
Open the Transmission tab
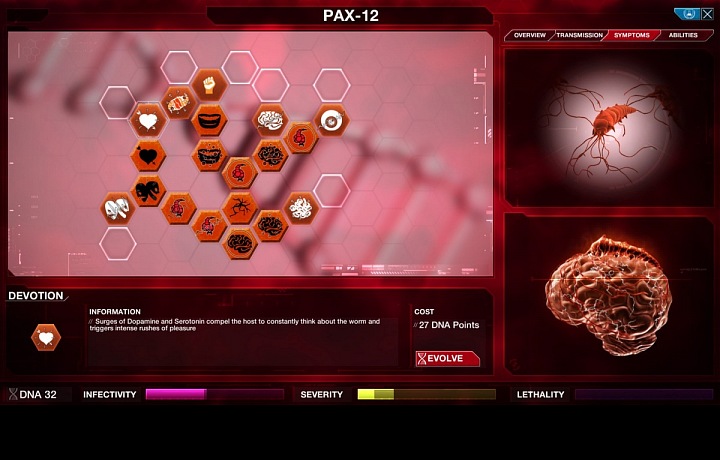coord(579,35)
